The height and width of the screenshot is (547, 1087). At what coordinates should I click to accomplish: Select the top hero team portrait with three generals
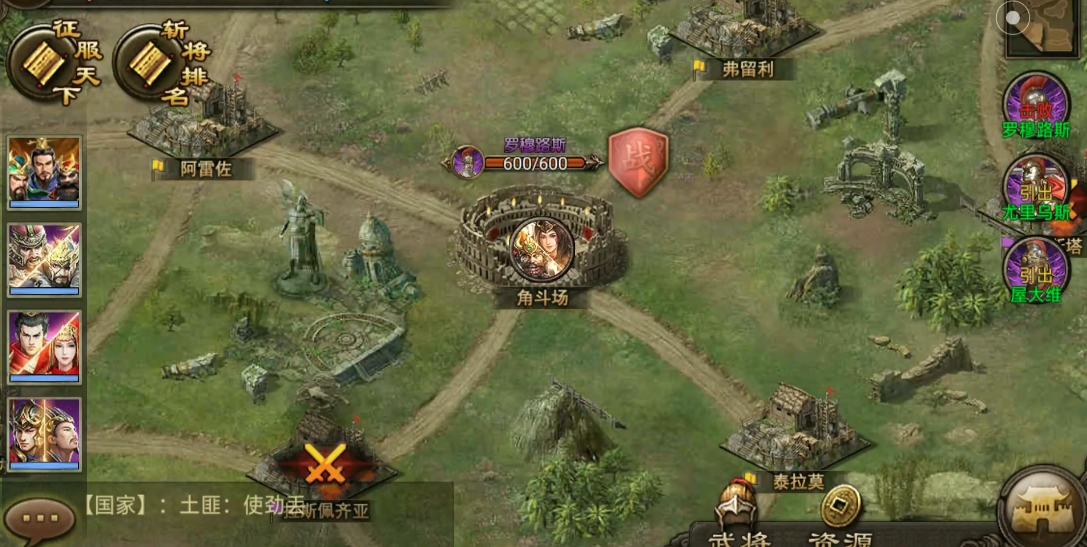click(x=44, y=171)
